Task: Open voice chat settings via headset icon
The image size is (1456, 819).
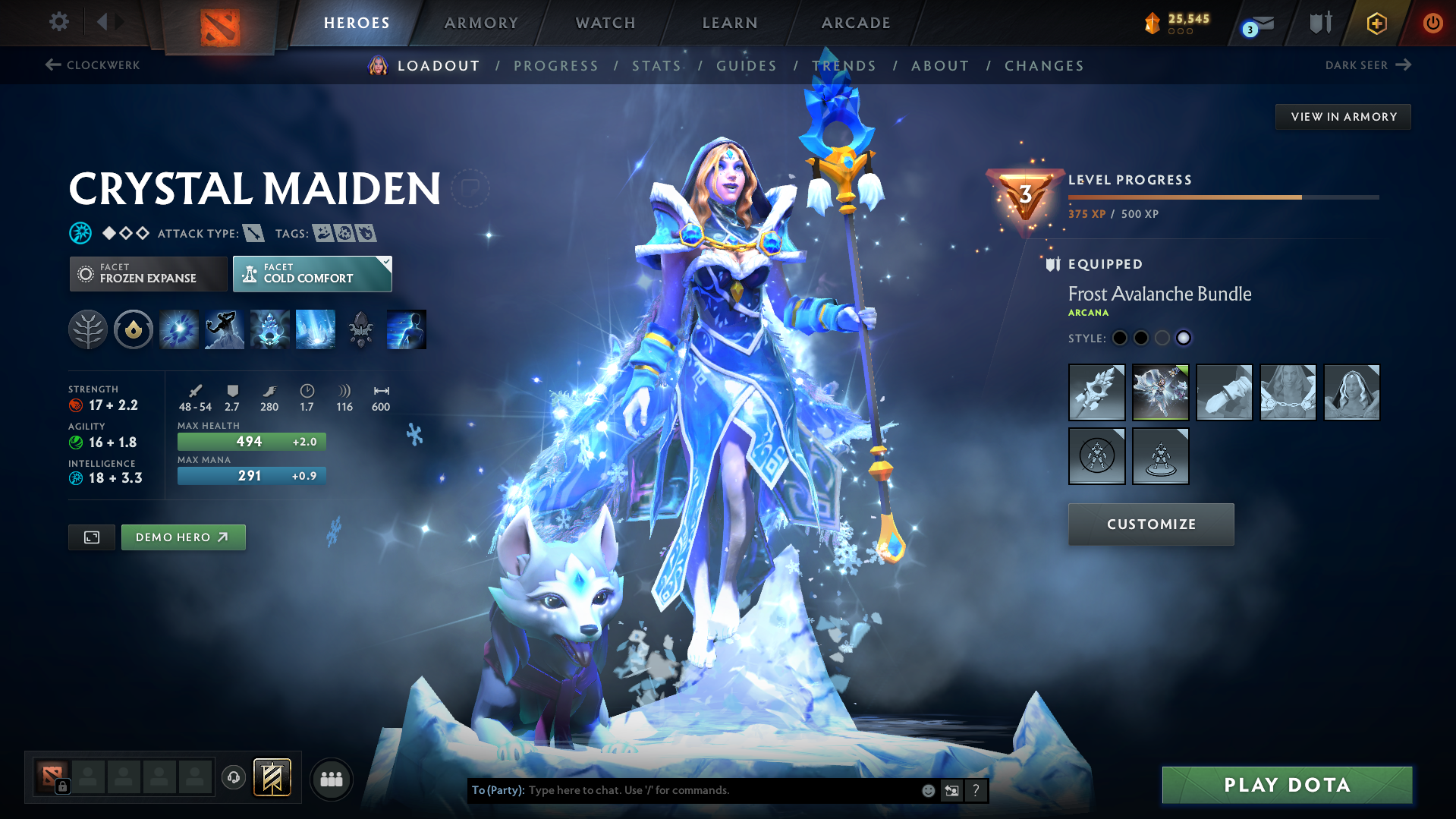Action: click(x=233, y=778)
